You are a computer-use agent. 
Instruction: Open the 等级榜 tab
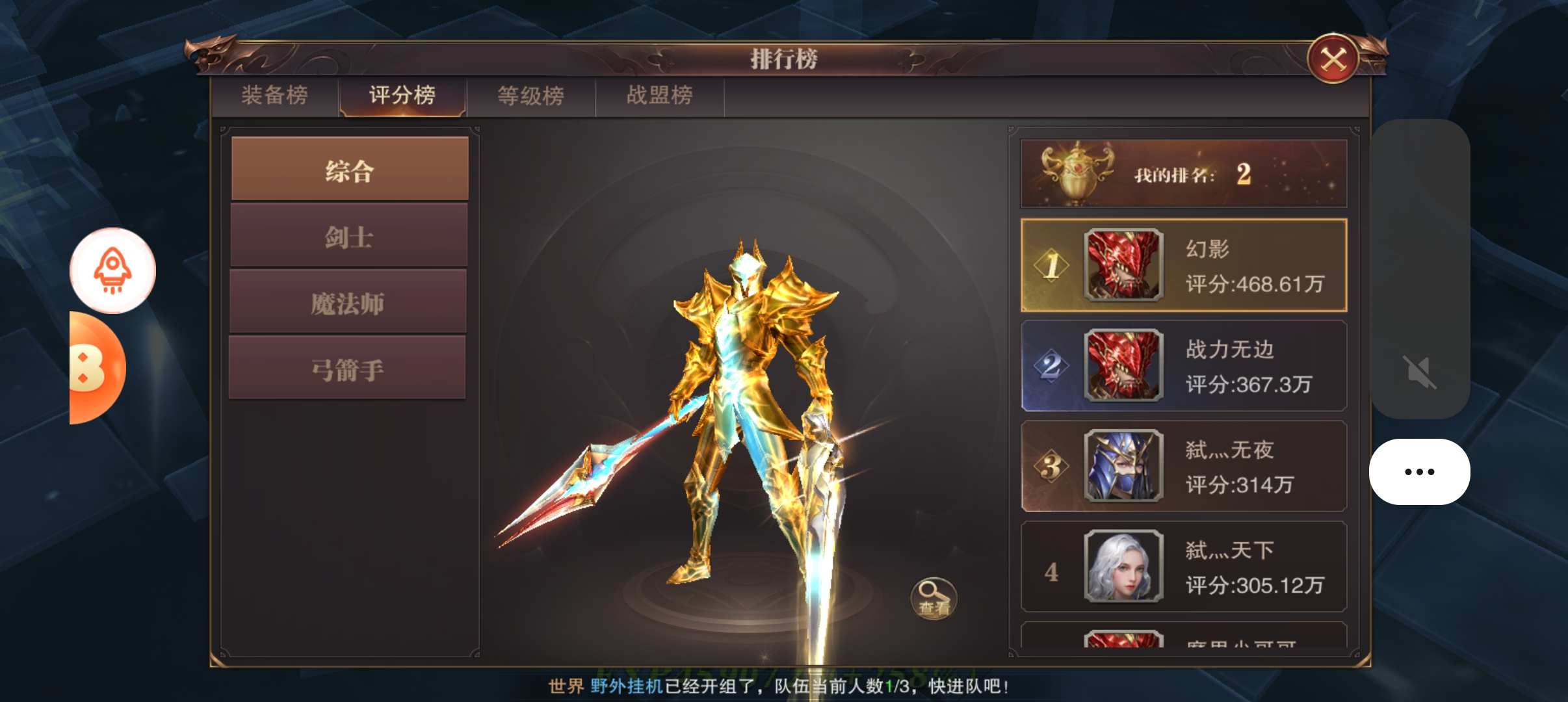[530, 96]
